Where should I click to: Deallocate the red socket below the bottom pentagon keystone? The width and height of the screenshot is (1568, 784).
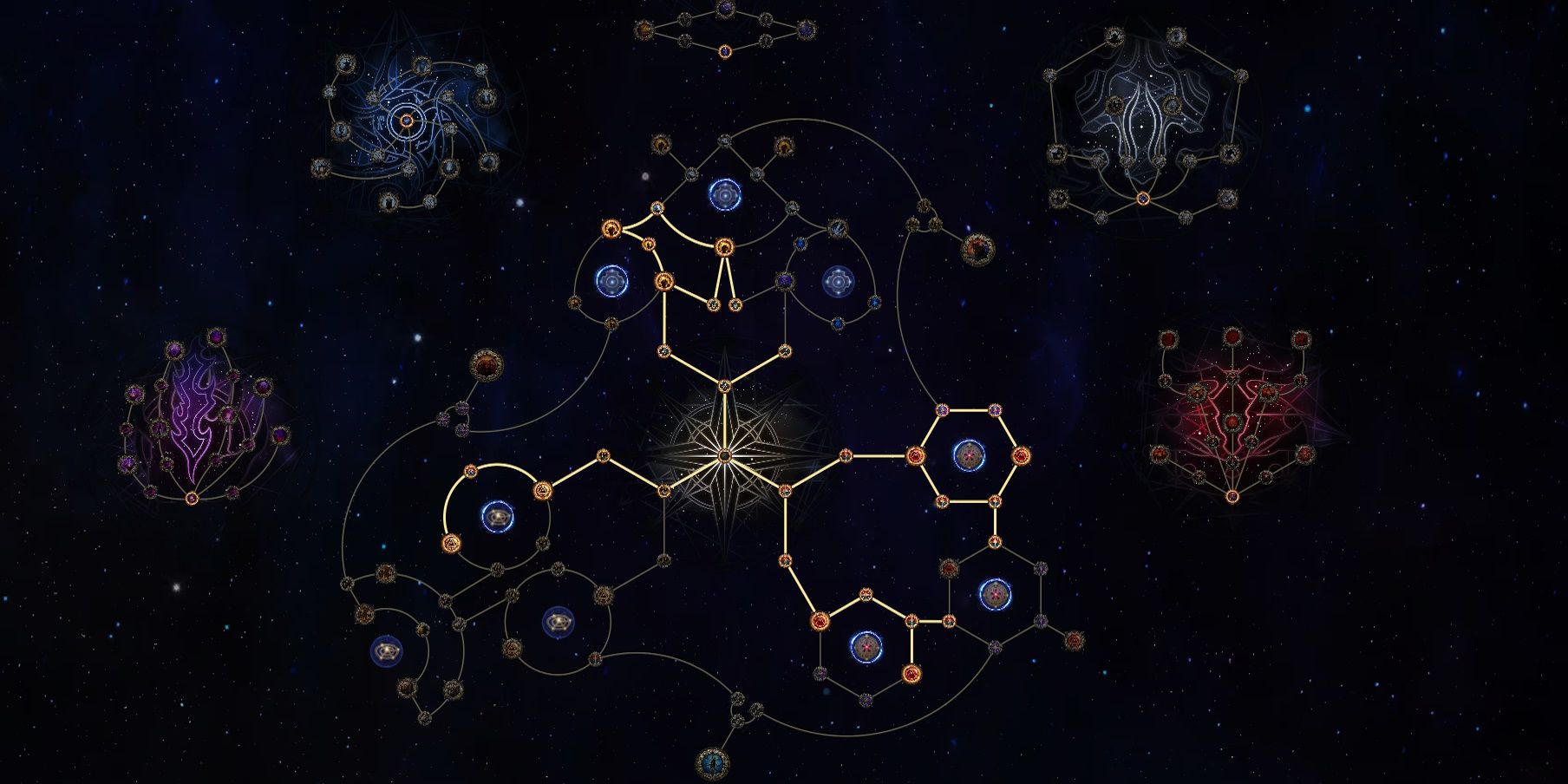point(912,674)
